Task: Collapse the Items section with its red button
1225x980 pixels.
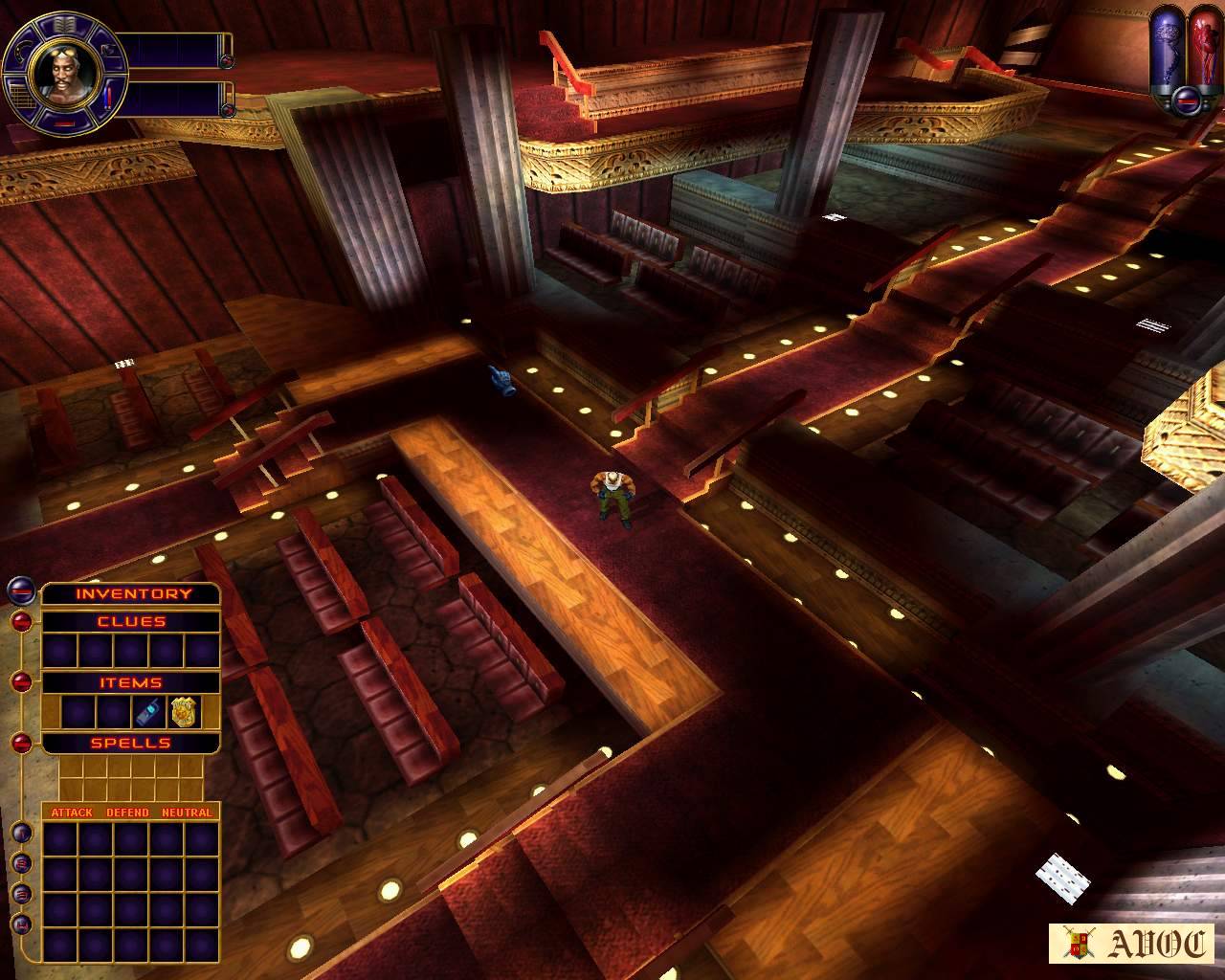Action: [20, 681]
